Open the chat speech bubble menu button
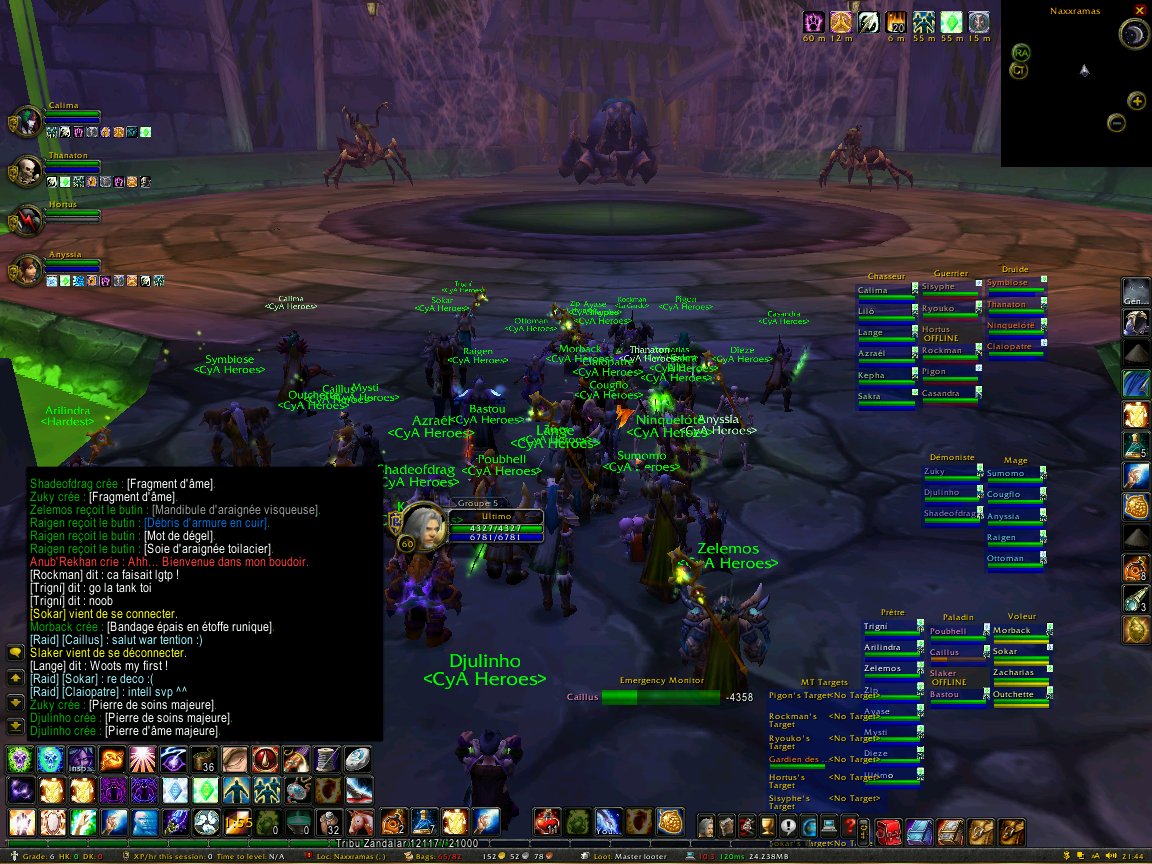This screenshot has height=864, width=1152. (x=16, y=652)
